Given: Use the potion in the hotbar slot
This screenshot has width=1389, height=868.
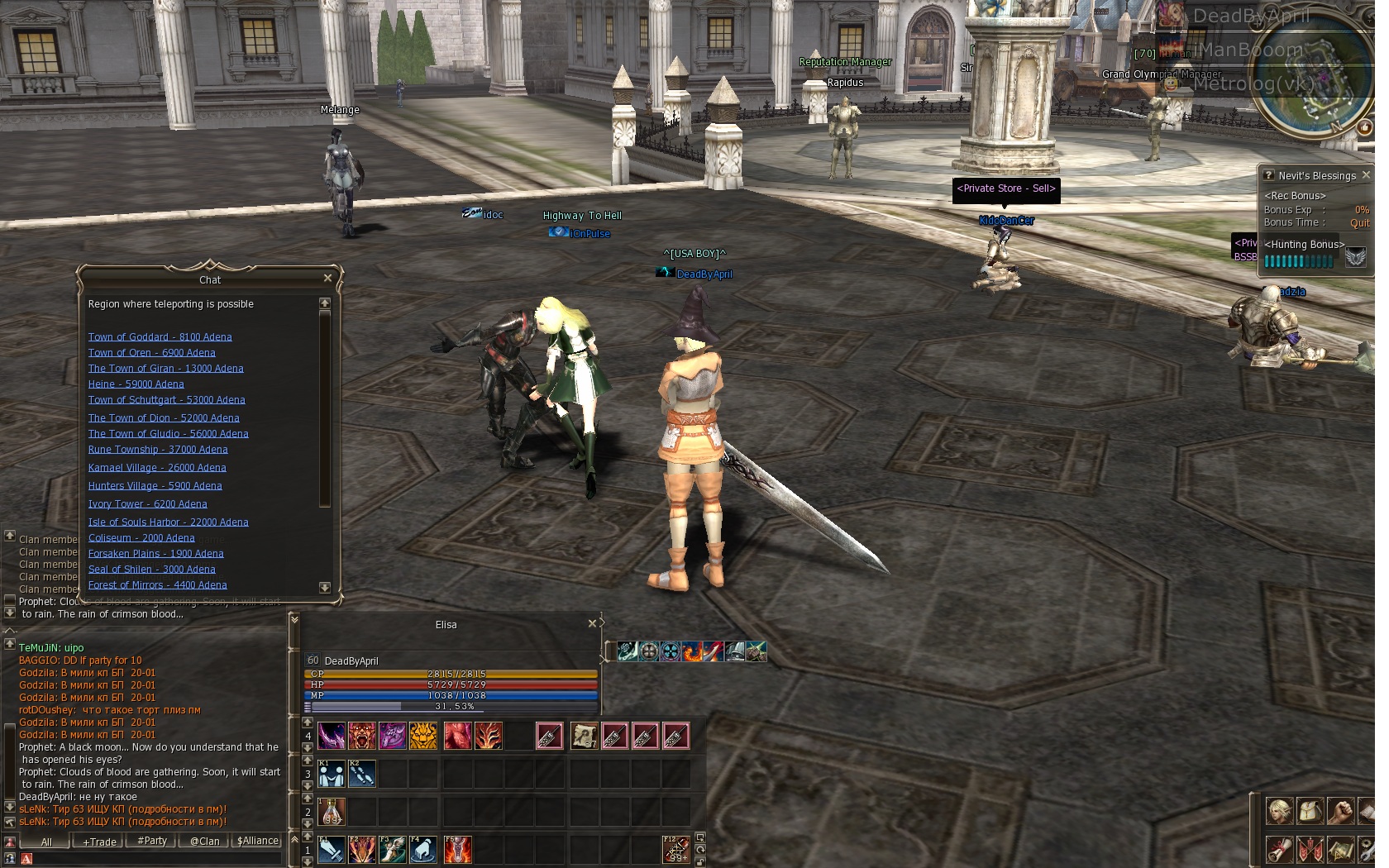Looking at the screenshot, I should [x=332, y=812].
